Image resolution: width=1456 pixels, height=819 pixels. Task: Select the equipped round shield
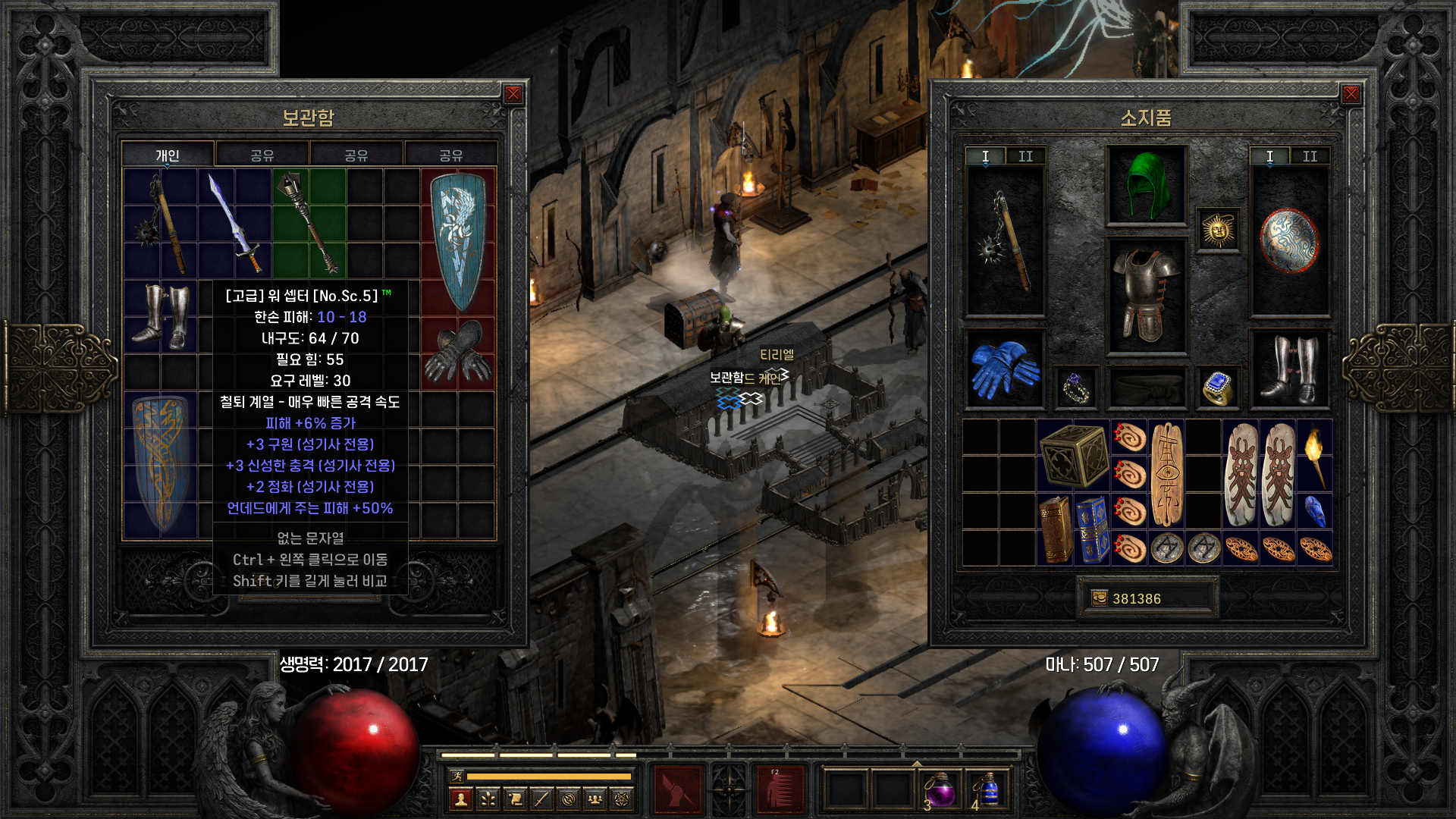[1289, 240]
